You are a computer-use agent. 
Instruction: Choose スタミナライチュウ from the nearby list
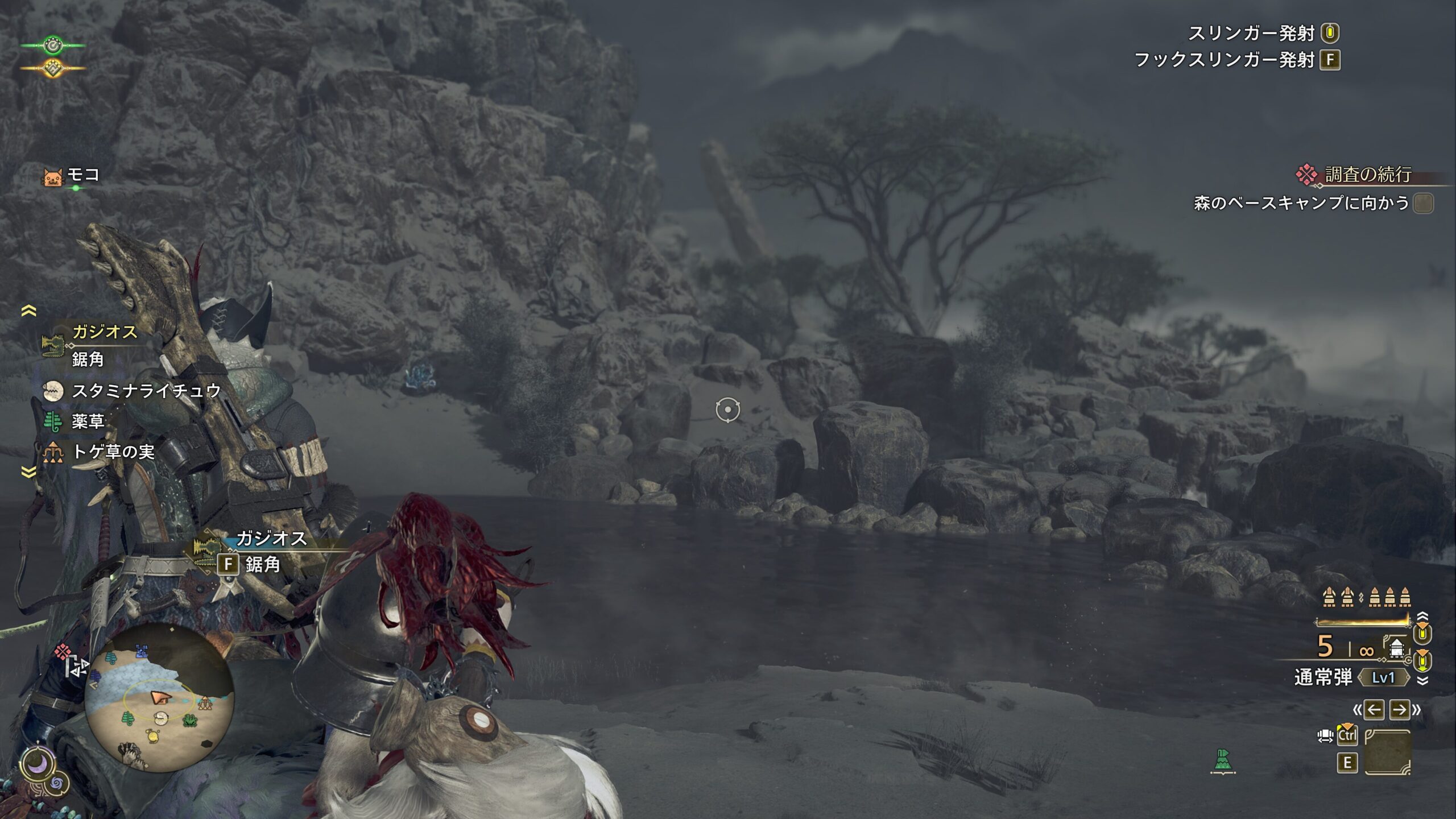146,391
